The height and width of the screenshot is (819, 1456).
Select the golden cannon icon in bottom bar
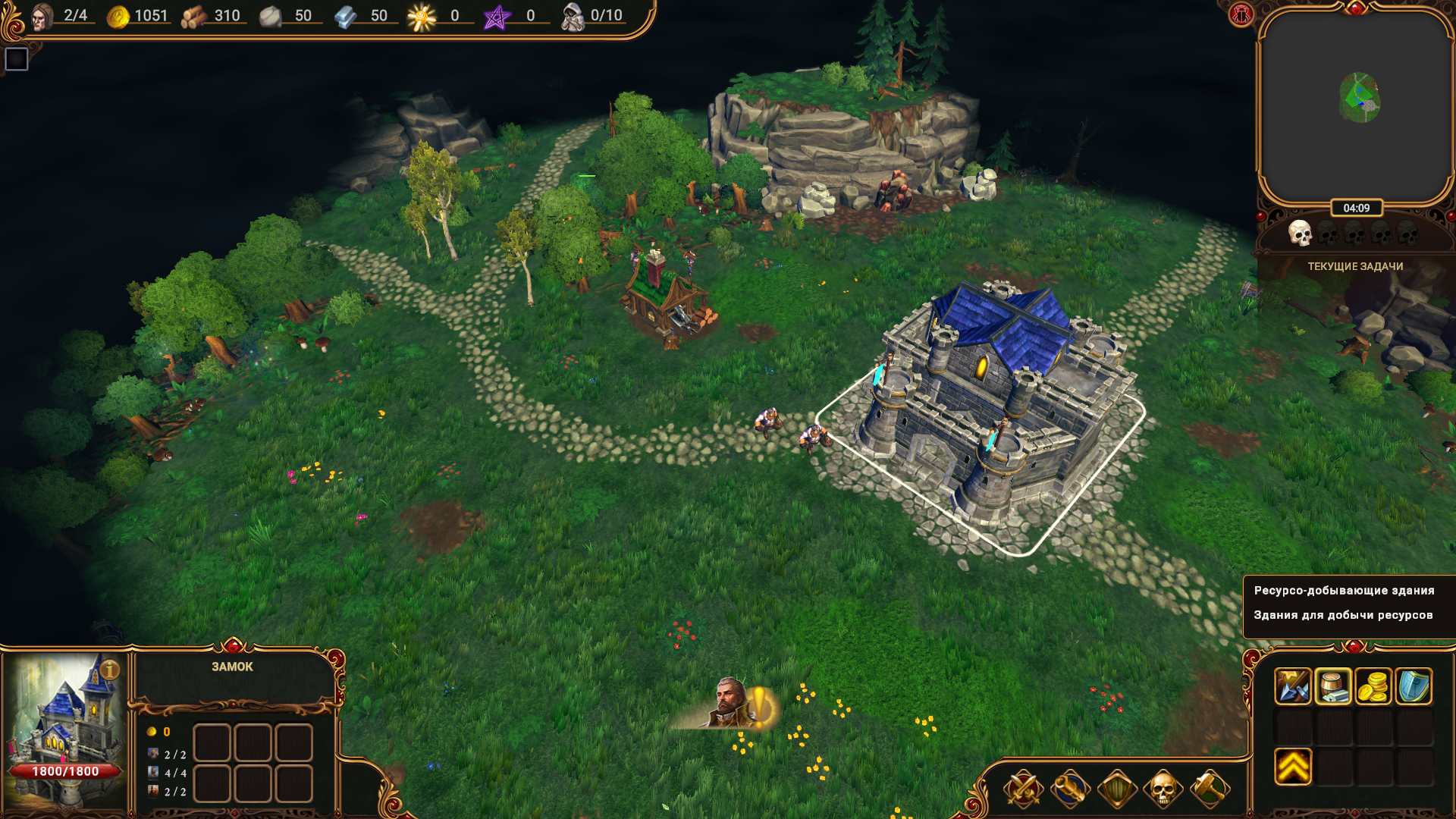pos(1069,789)
